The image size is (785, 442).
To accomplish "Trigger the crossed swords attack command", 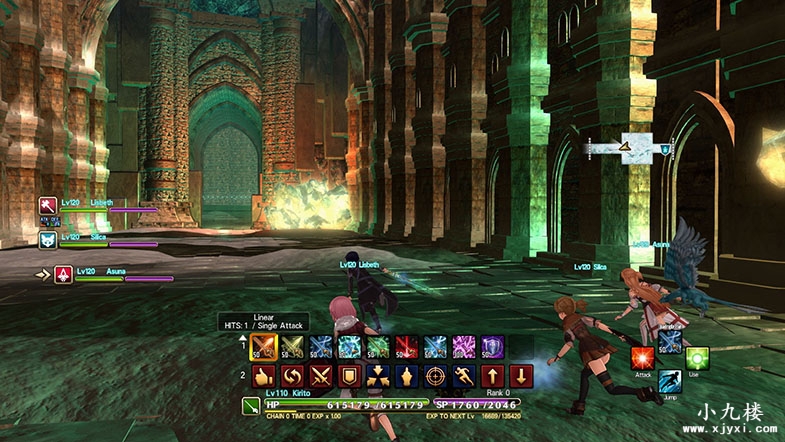I will tap(321, 377).
